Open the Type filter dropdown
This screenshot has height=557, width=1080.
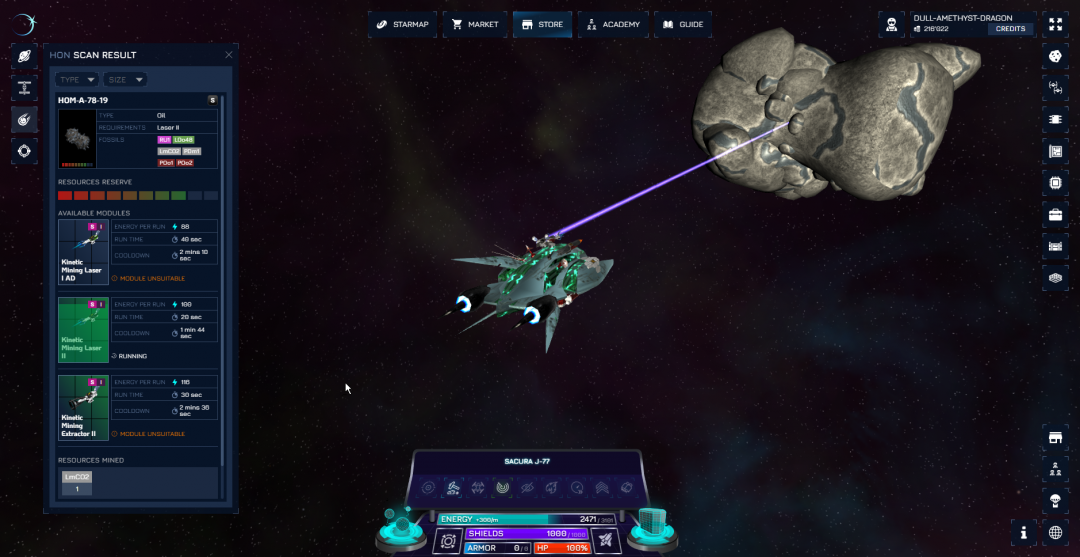click(x=77, y=79)
